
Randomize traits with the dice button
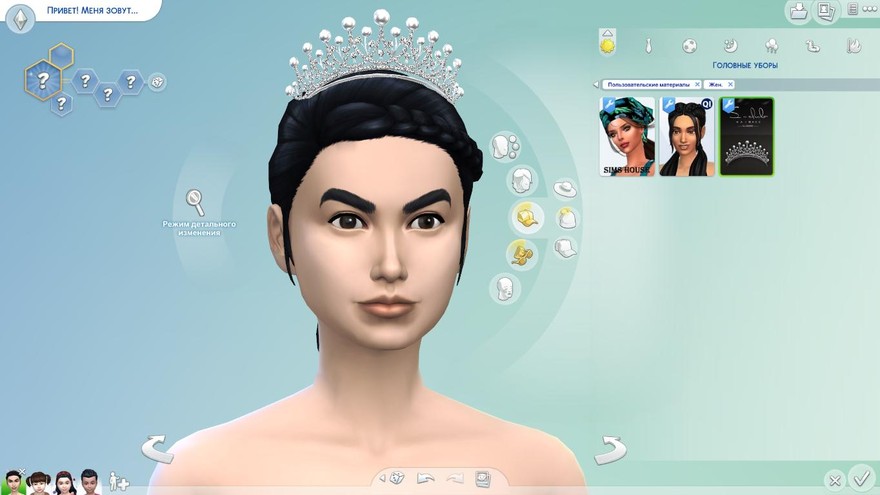click(x=158, y=82)
